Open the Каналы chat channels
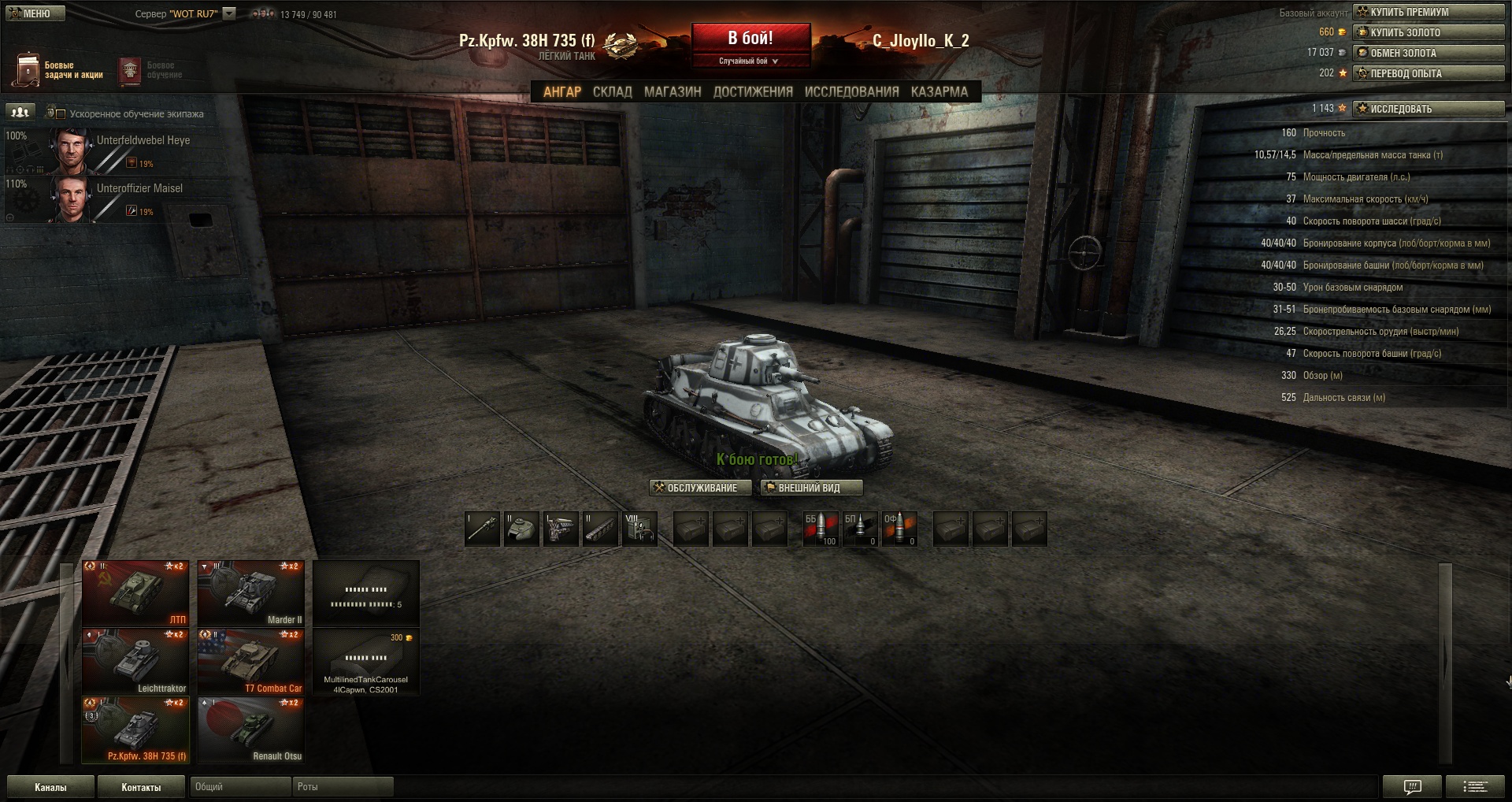The height and width of the screenshot is (802, 1512). [x=50, y=787]
